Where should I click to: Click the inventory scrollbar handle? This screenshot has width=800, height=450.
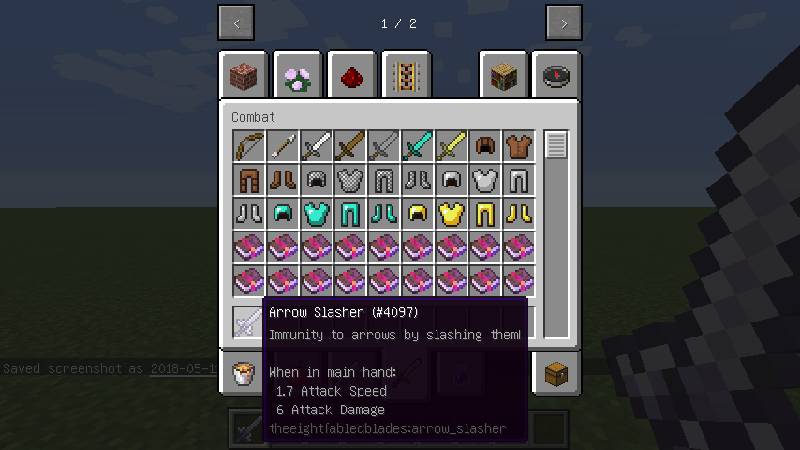[x=556, y=145]
